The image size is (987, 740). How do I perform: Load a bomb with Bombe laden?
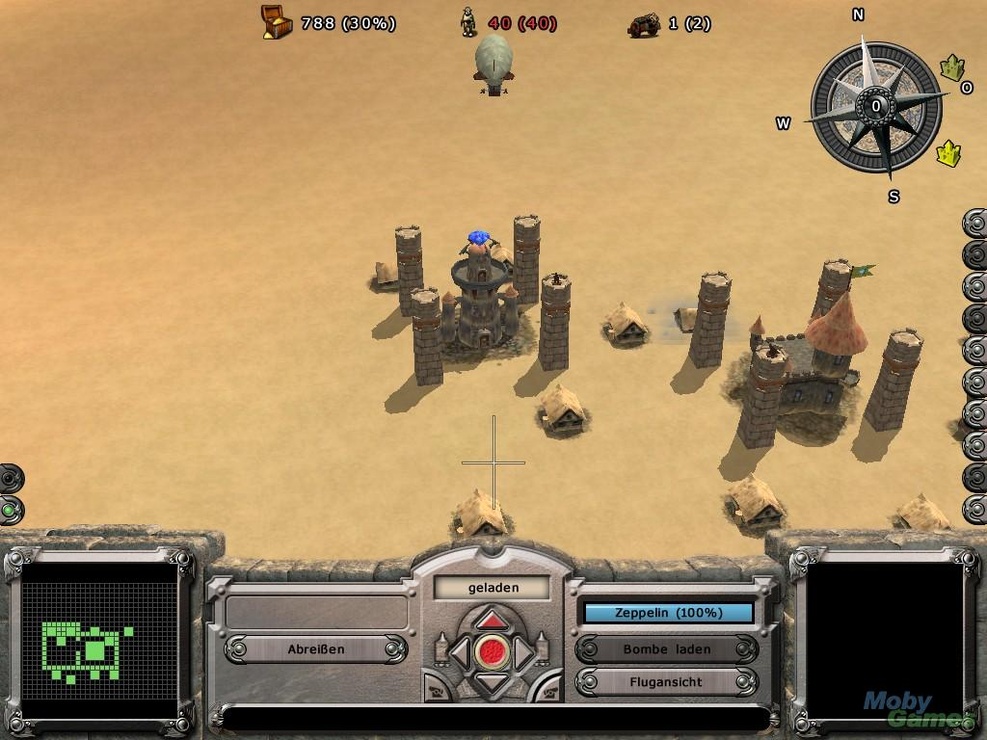[x=666, y=649]
